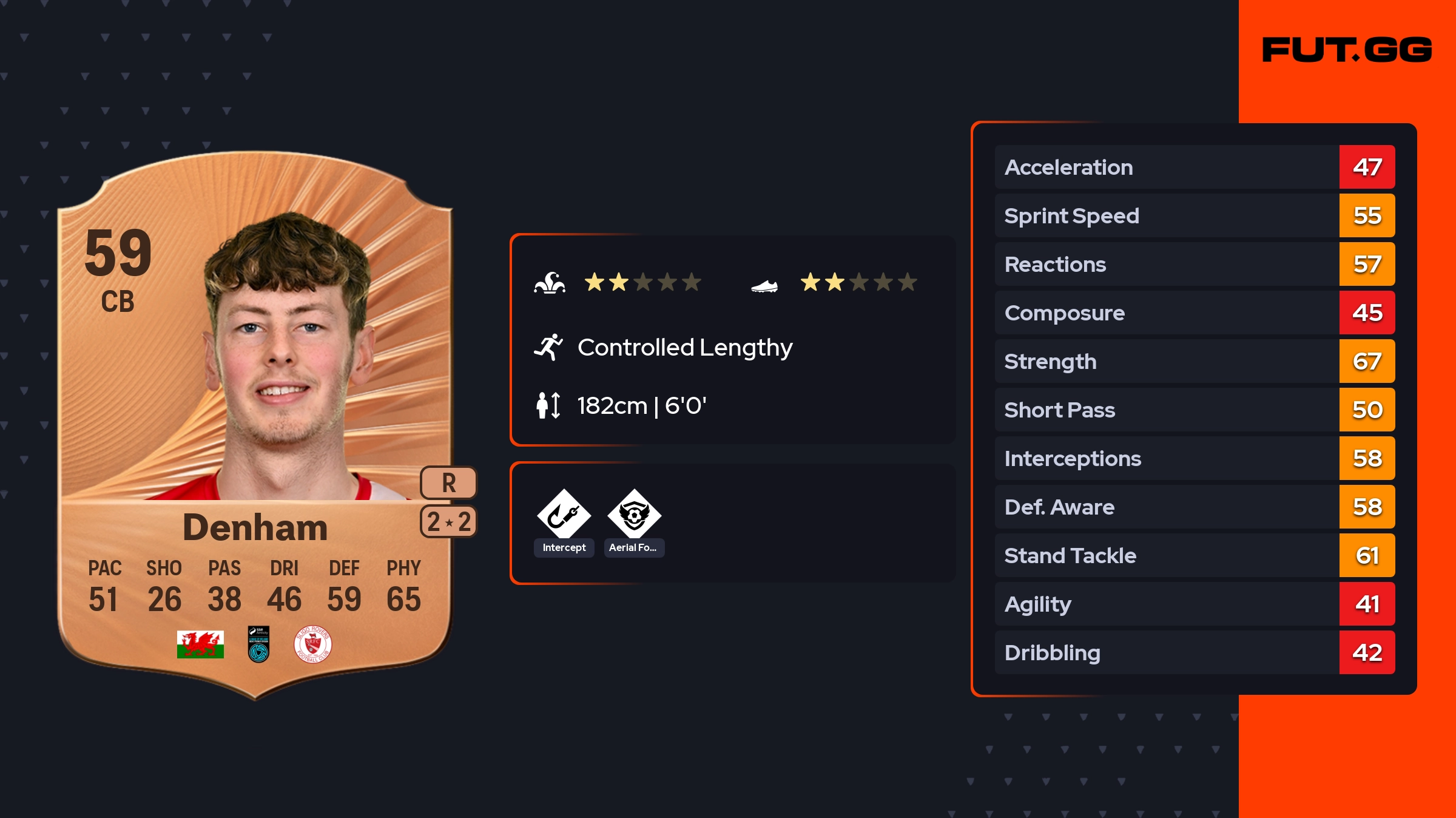Choose the Strength stat row
This screenshot has height=818, width=1456.
coord(1194,361)
